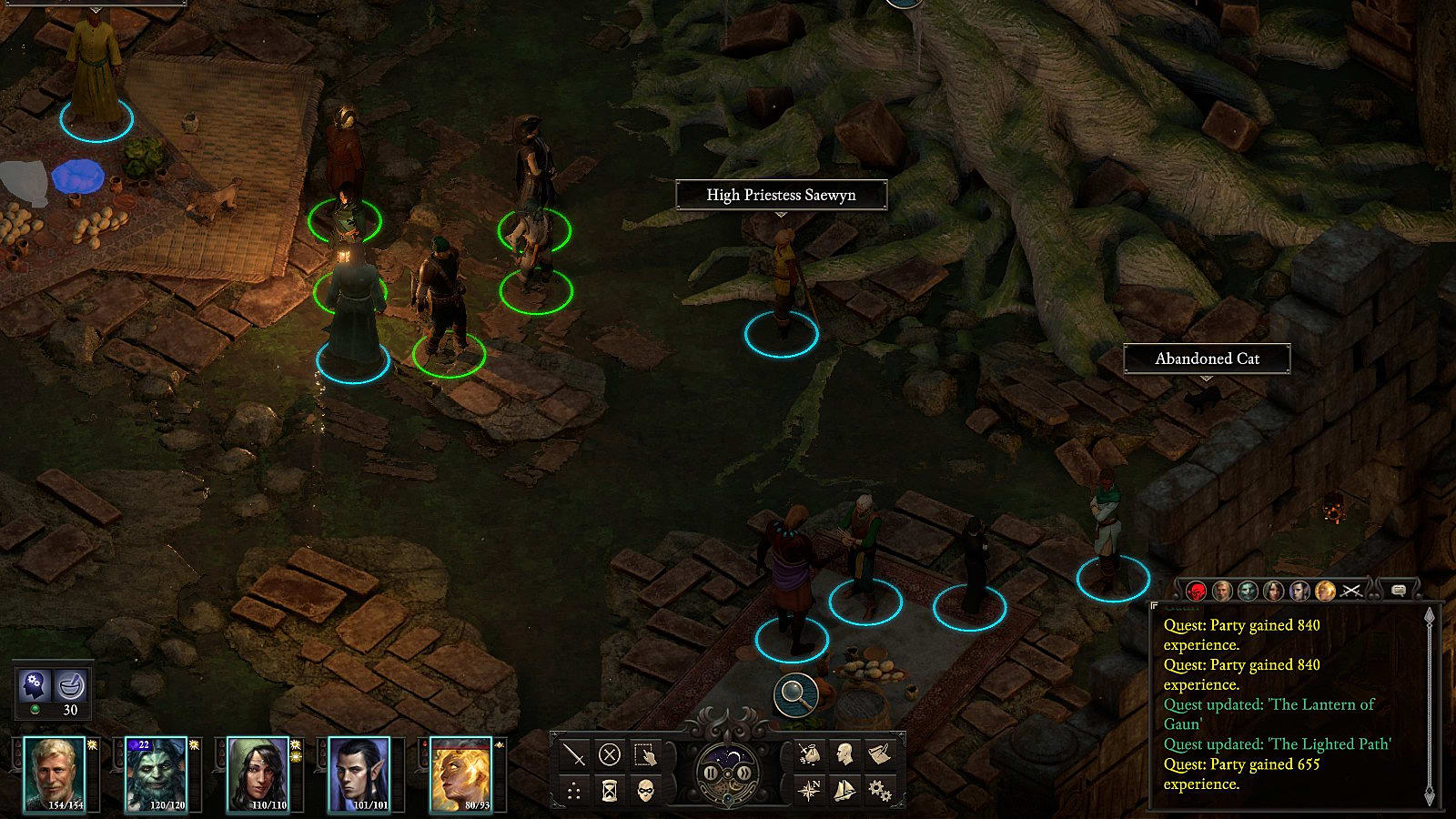Viewport: 1456px width, 819px height.
Task: Activate the select-all party button
Action: pyautogui.click(x=645, y=754)
